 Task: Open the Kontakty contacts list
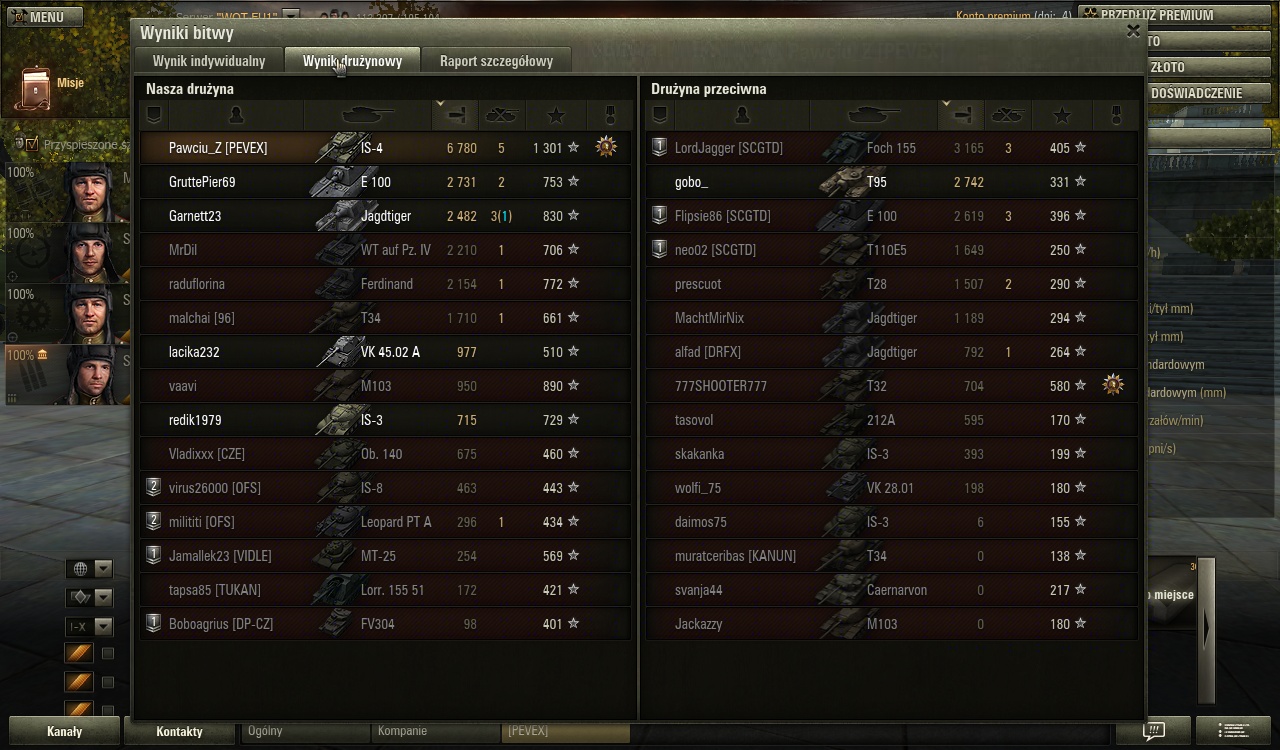click(x=179, y=731)
